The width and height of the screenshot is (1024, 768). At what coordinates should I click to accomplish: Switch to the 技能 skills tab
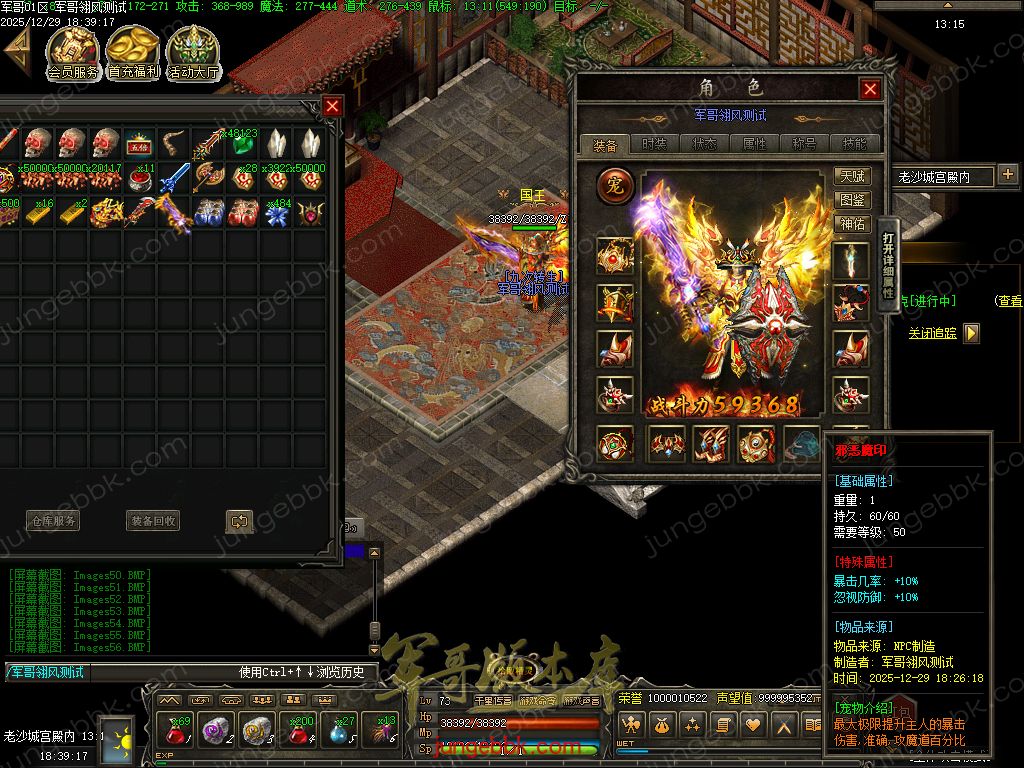(854, 144)
